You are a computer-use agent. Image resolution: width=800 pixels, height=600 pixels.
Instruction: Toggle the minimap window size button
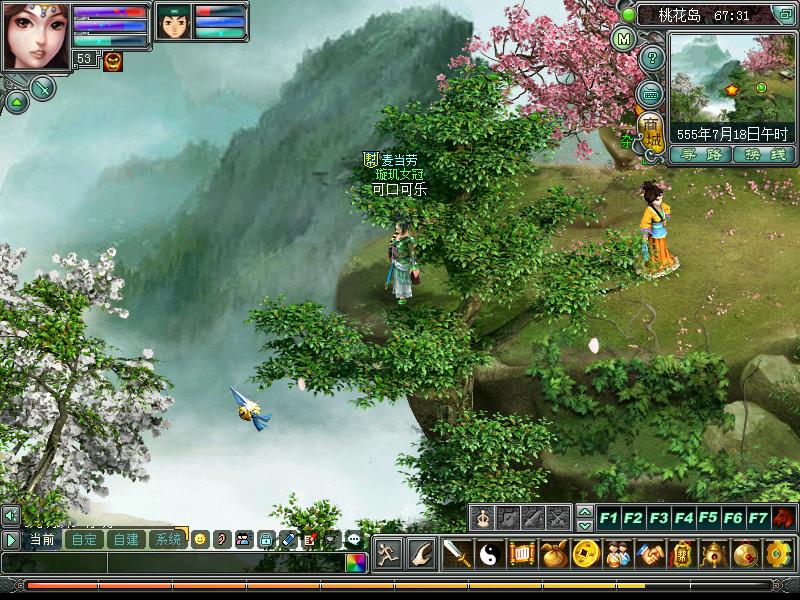[783, 15]
